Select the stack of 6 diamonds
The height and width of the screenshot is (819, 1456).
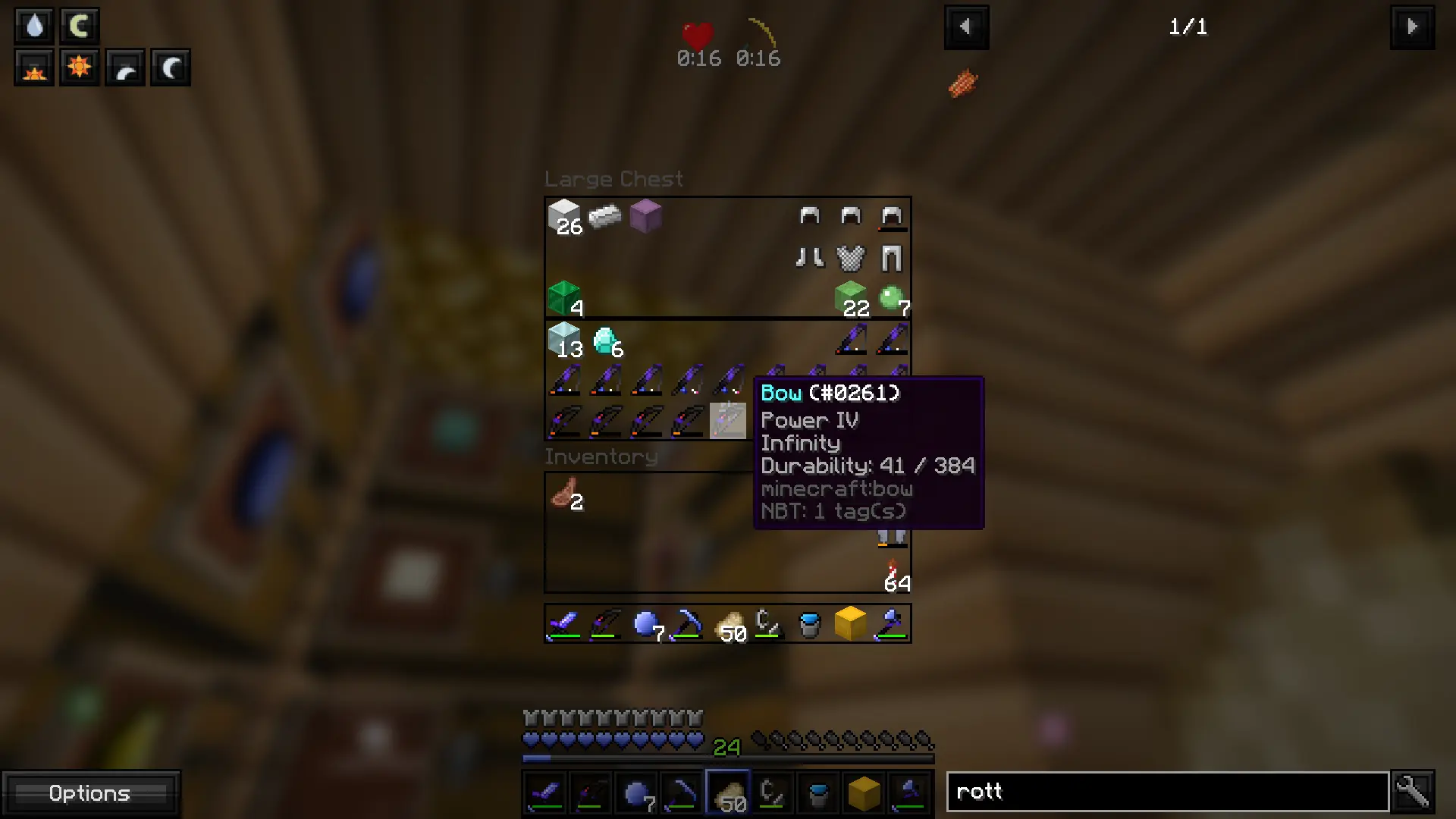(605, 340)
